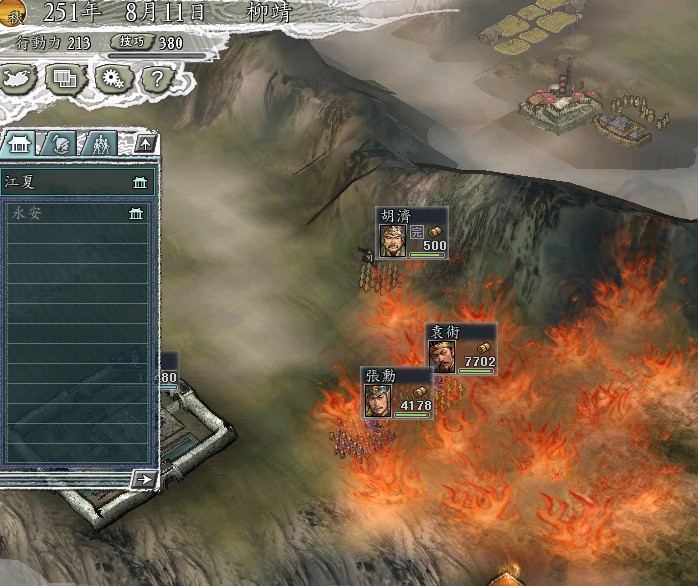The height and width of the screenshot is (586, 698).
Task: Switch to the officer portrait tab
Action: pyautogui.click(x=61, y=143)
